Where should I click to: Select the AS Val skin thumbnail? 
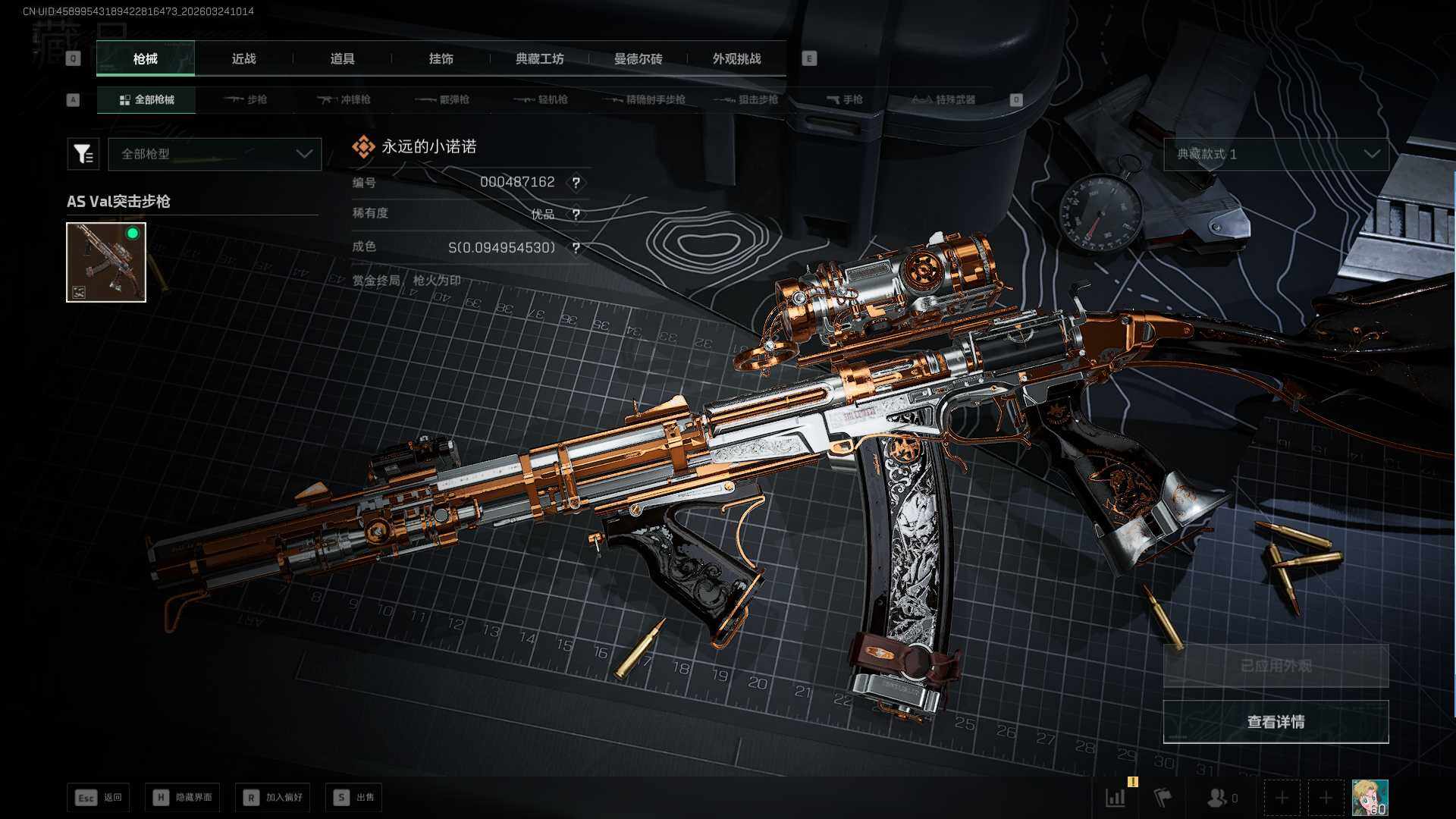pos(106,262)
